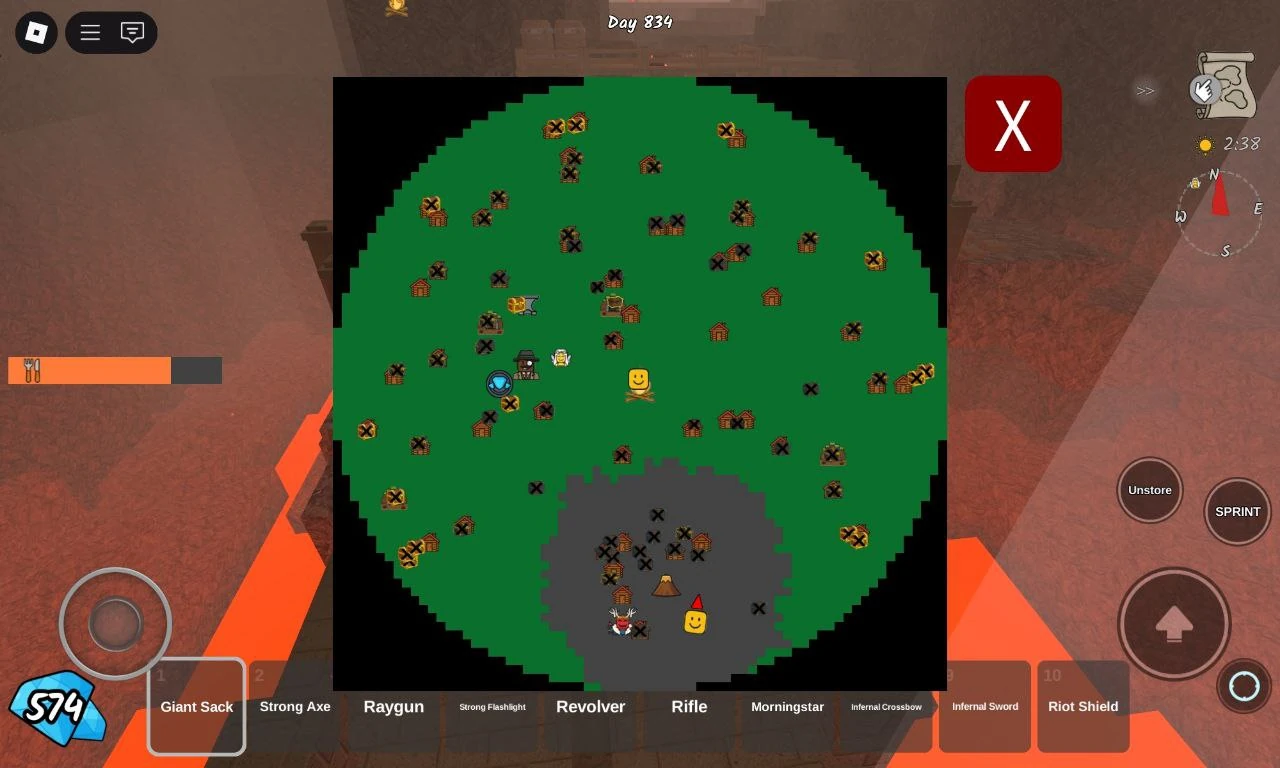Open the hamburger menu

(89, 32)
